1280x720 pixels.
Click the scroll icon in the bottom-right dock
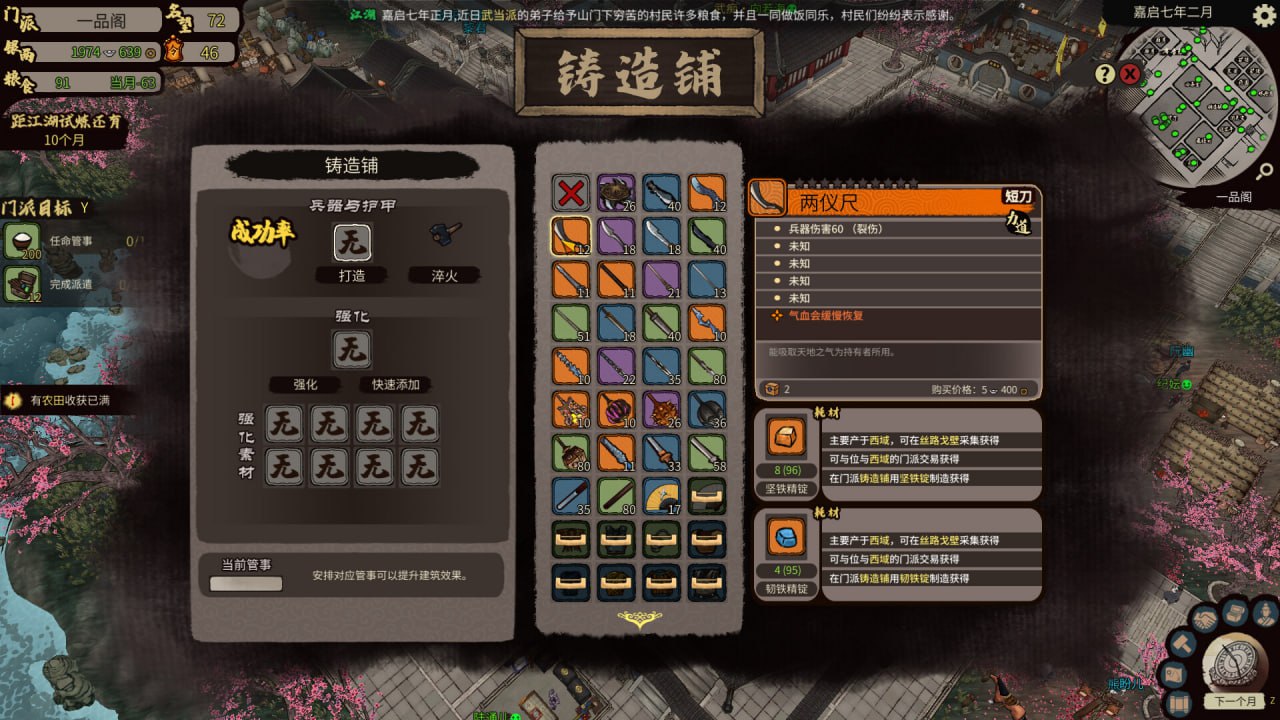[x=1179, y=702]
